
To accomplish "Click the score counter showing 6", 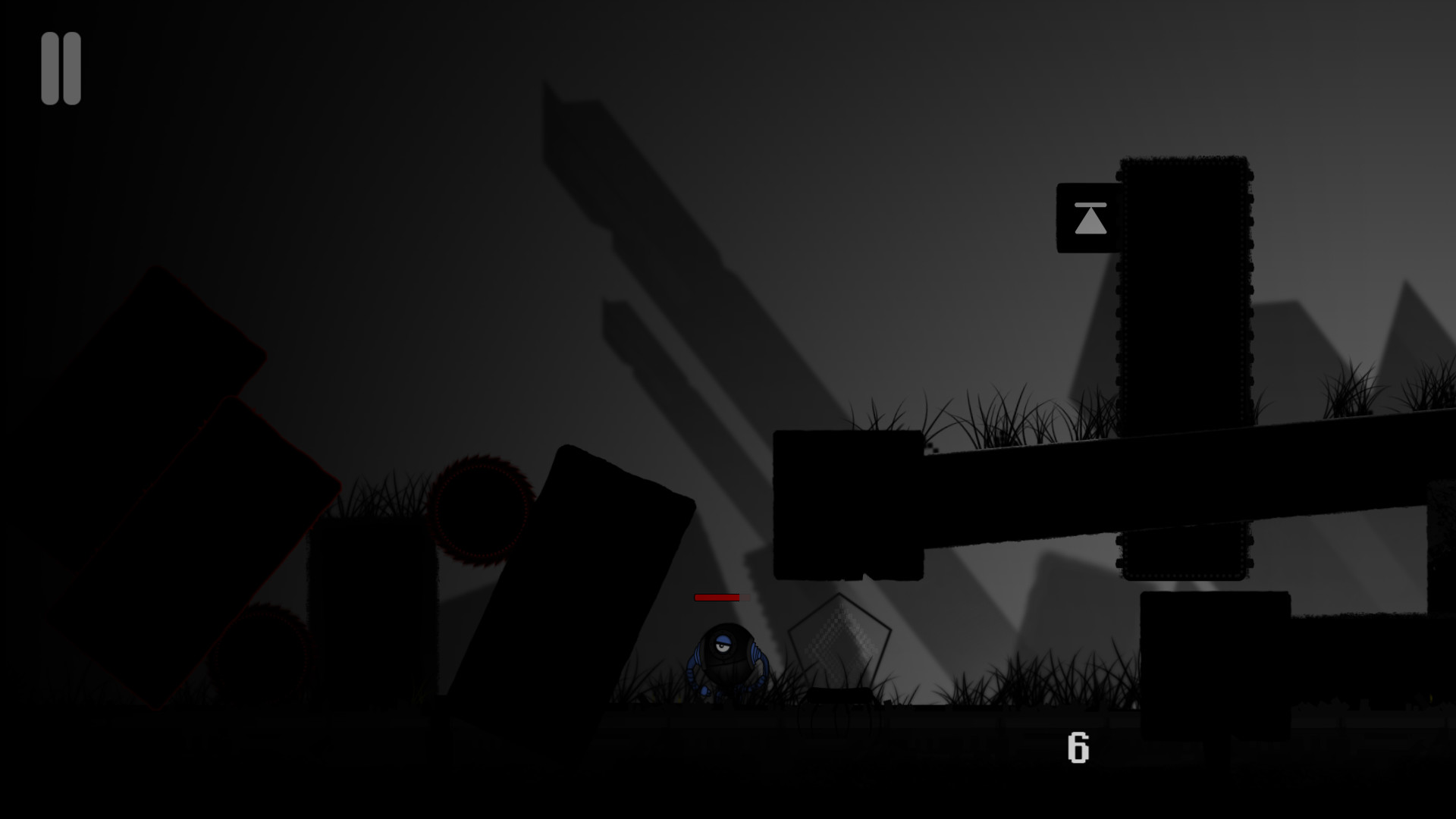I will coord(1078,747).
